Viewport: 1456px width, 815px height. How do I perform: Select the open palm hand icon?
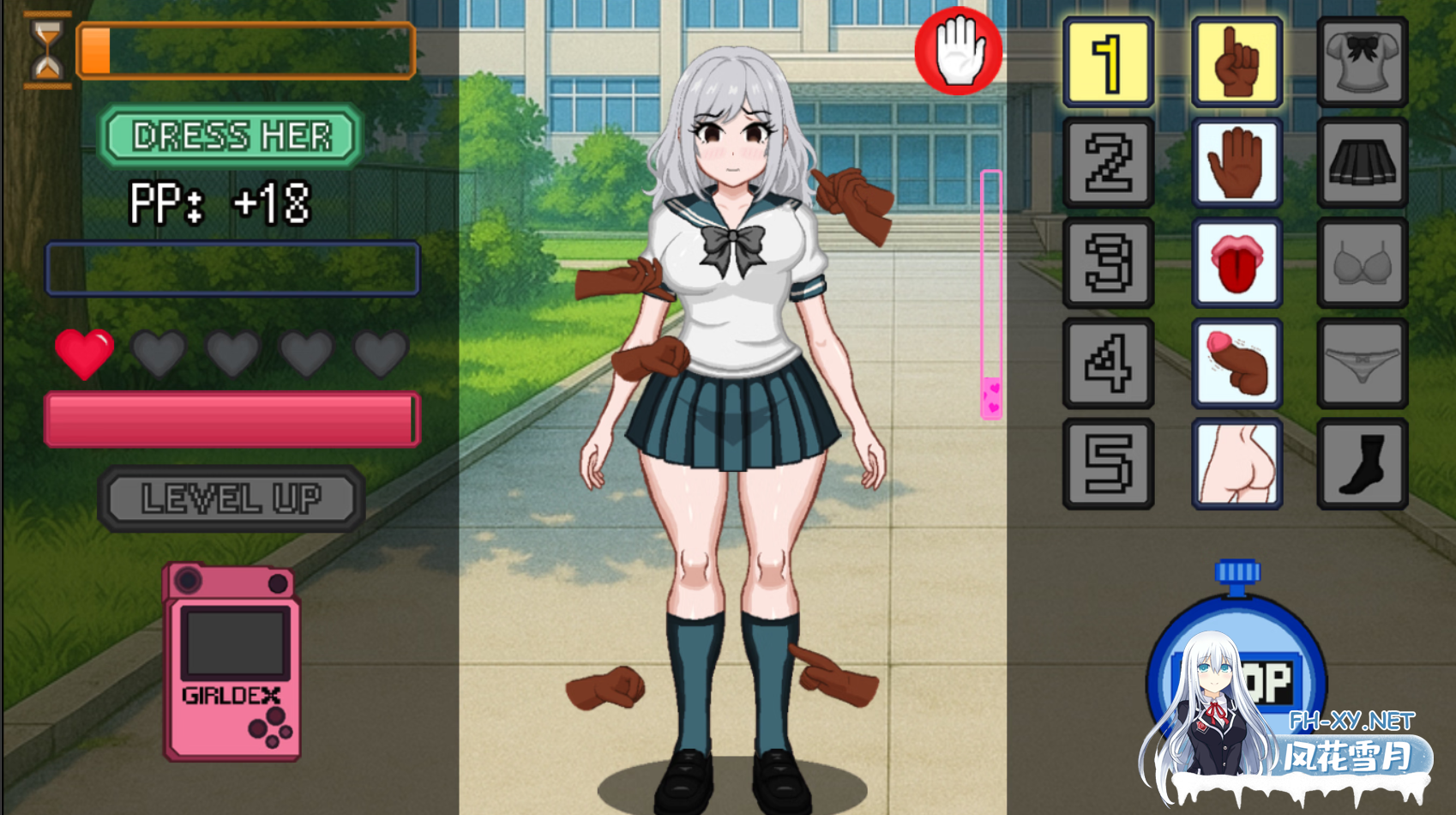click(x=1236, y=162)
